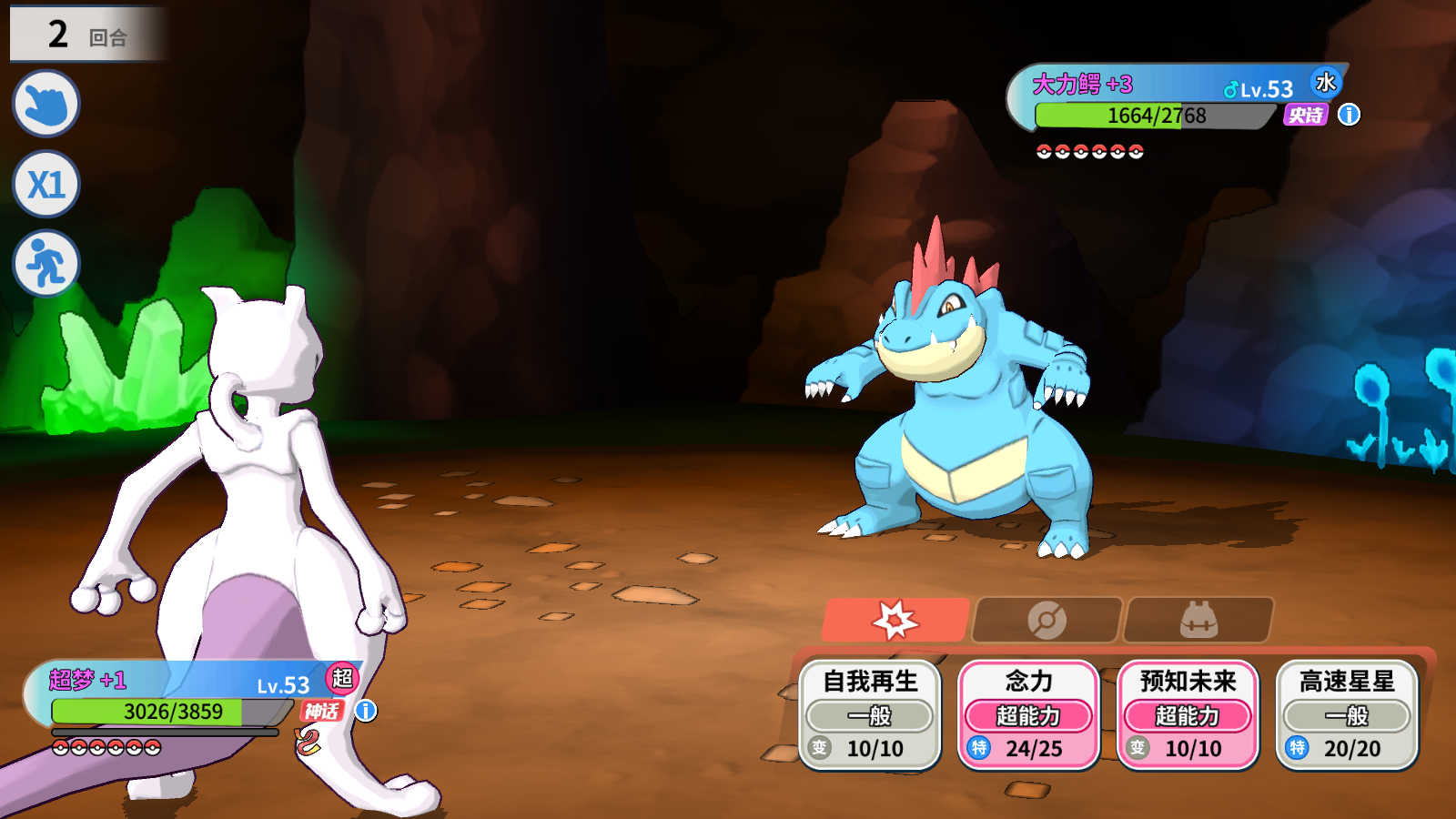Image resolution: width=1456 pixels, height=819 pixels.
Task: Show info for enemy 大力鳄
Action: (x=1349, y=115)
